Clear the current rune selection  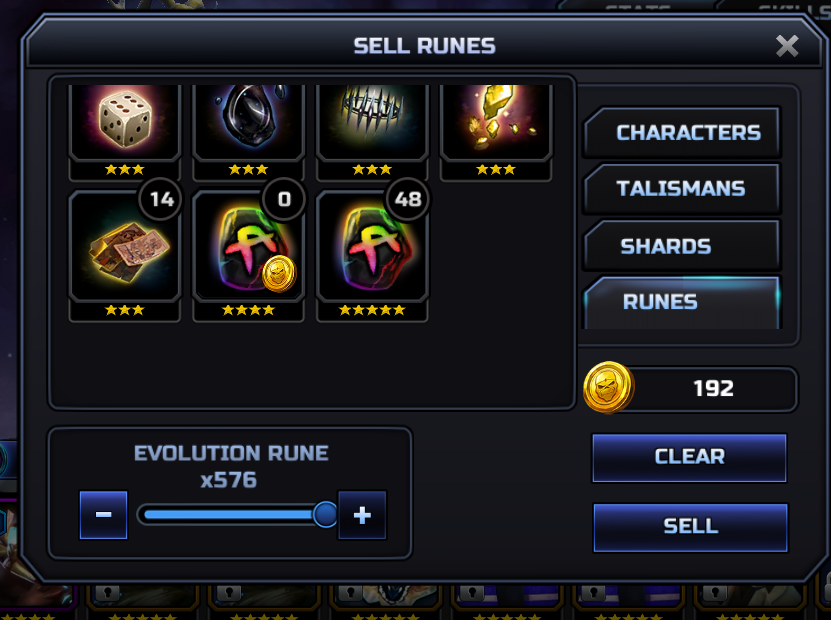click(689, 457)
